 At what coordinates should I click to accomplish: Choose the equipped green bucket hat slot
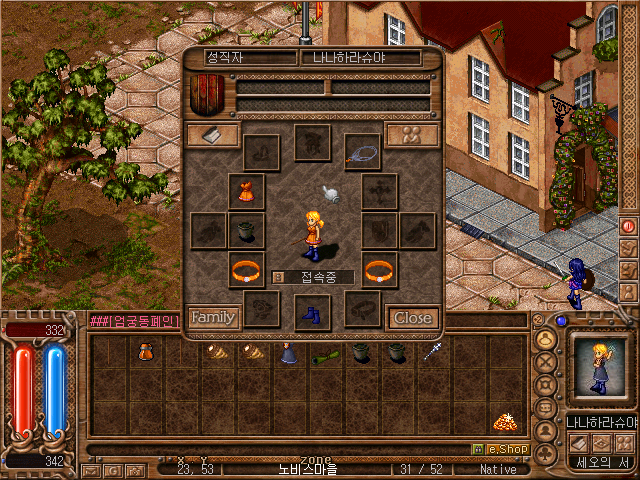[x=246, y=230]
